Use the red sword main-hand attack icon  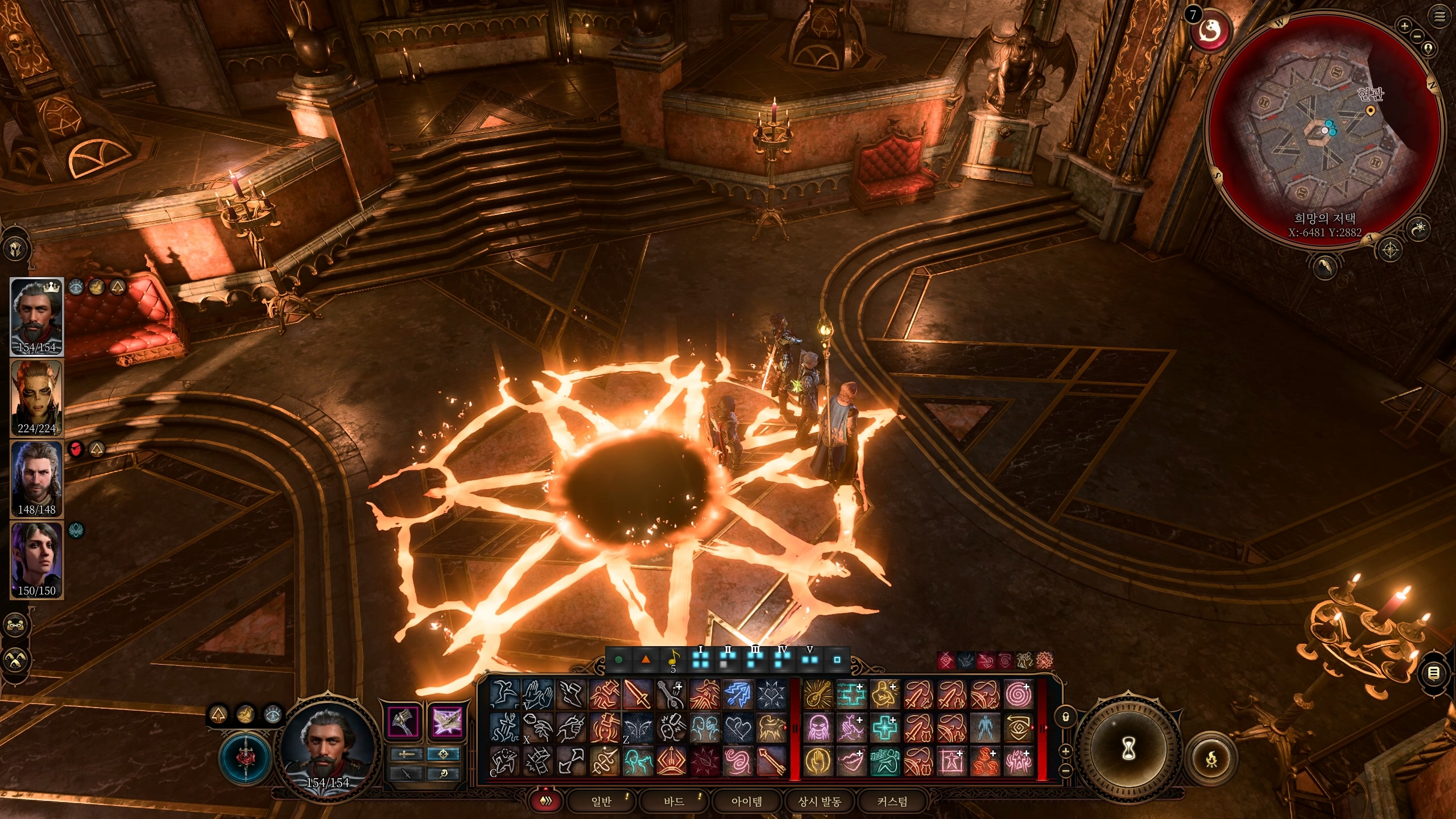tap(638, 694)
